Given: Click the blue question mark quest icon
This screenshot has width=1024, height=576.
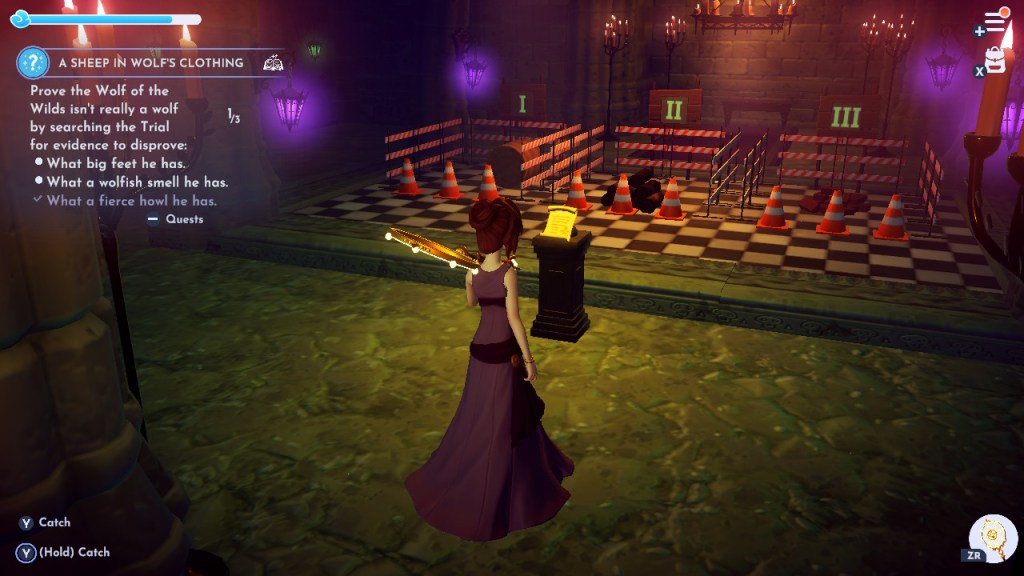Looking at the screenshot, I should (33, 63).
